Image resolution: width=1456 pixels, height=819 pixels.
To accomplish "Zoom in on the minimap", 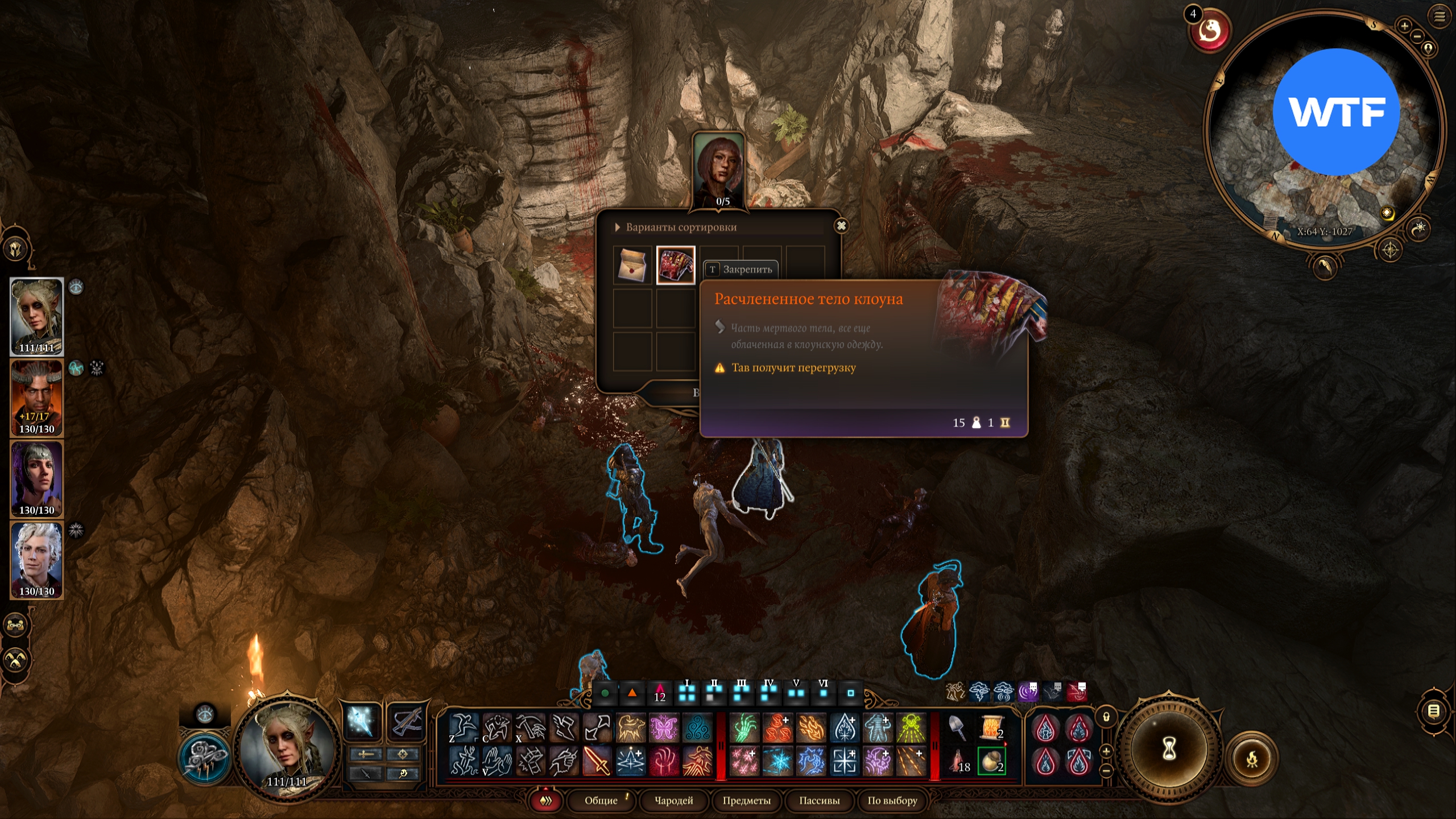I will 1404,26.
